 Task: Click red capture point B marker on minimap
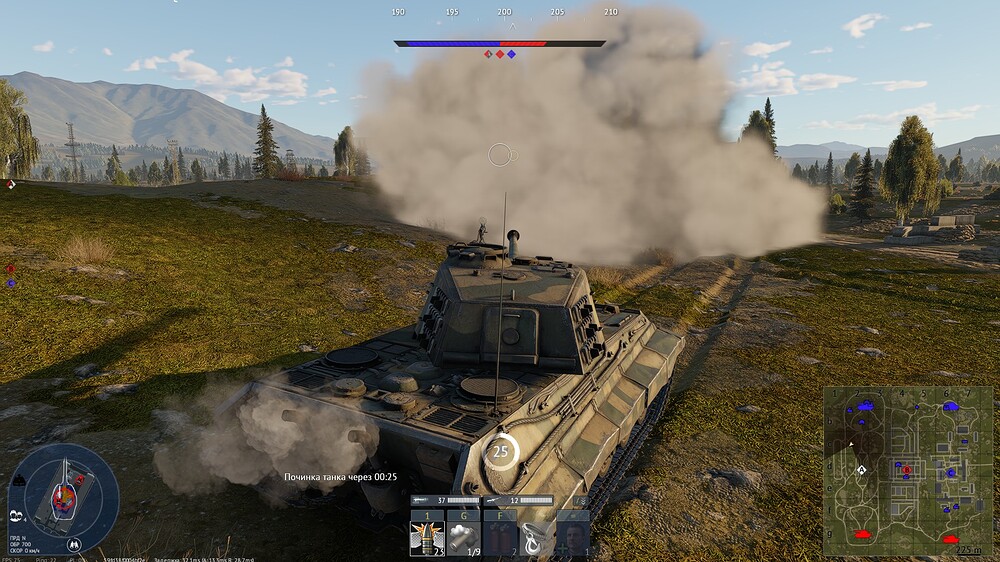coord(906,468)
